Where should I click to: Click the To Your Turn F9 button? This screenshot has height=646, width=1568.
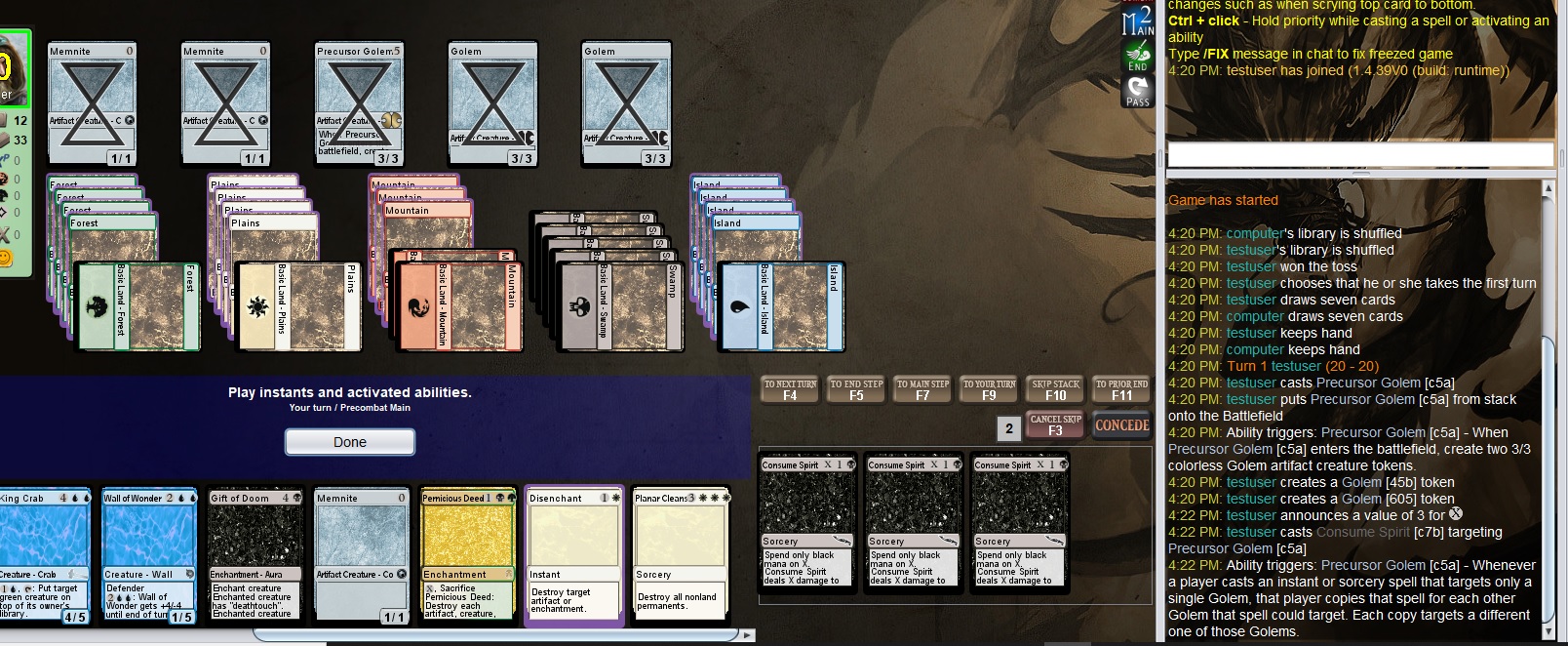pos(989,389)
